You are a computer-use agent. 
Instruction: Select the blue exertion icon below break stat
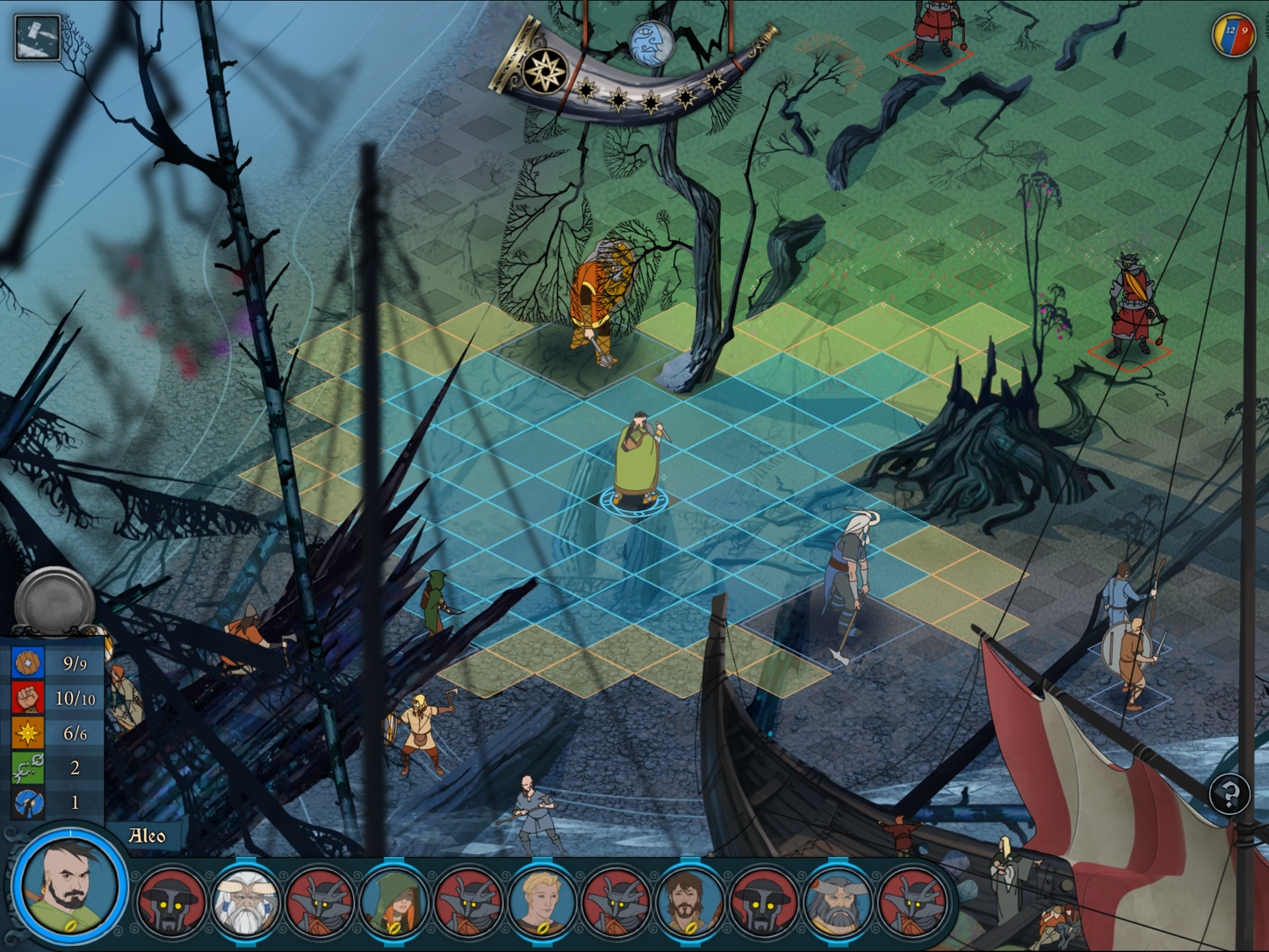[26, 800]
